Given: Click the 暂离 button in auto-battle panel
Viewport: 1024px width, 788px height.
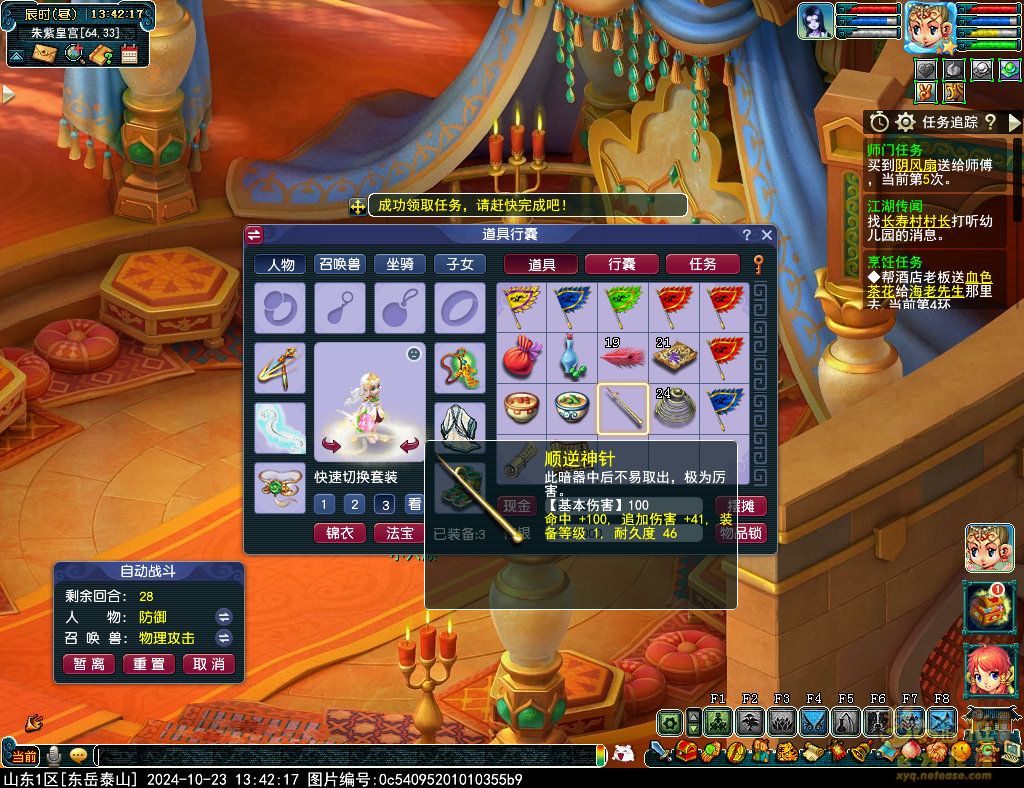Looking at the screenshot, I should pos(88,664).
